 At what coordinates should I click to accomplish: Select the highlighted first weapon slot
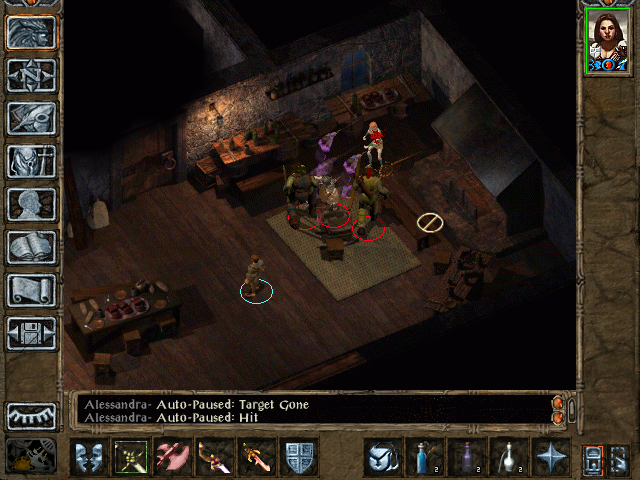click(x=130, y=457)
